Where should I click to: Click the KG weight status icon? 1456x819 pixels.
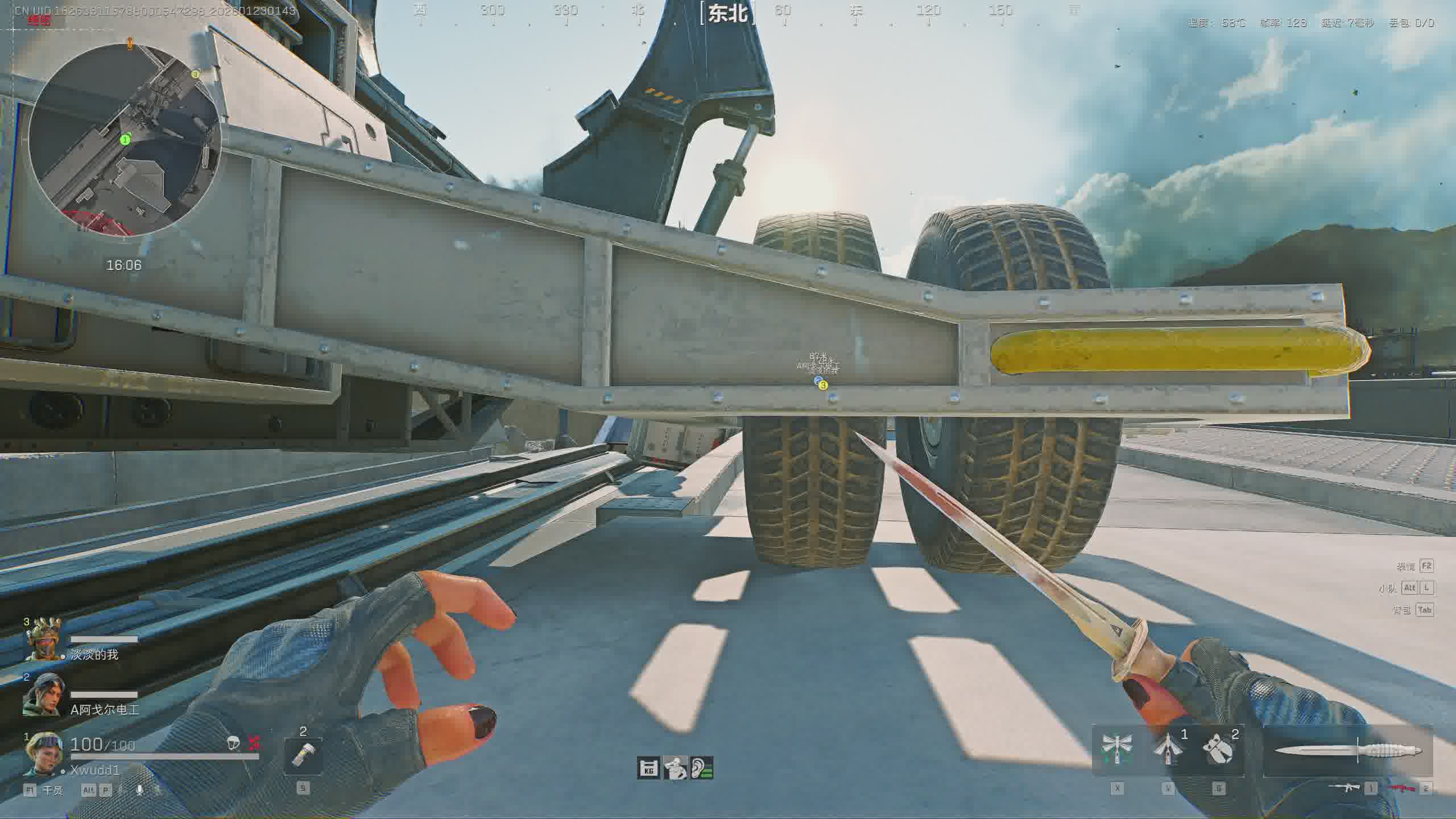tap(648, 768)
